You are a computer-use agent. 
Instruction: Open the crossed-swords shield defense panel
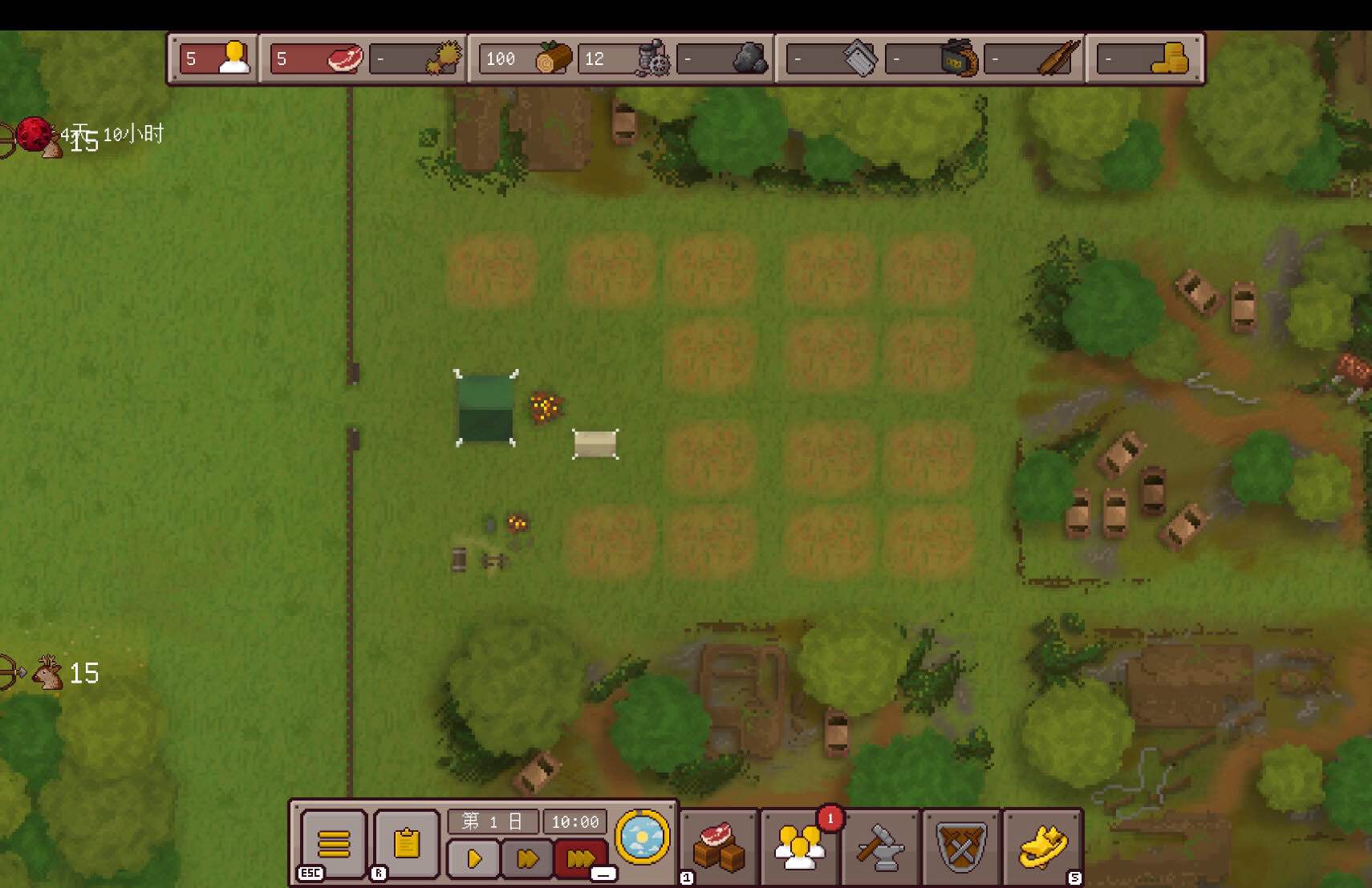961,847
